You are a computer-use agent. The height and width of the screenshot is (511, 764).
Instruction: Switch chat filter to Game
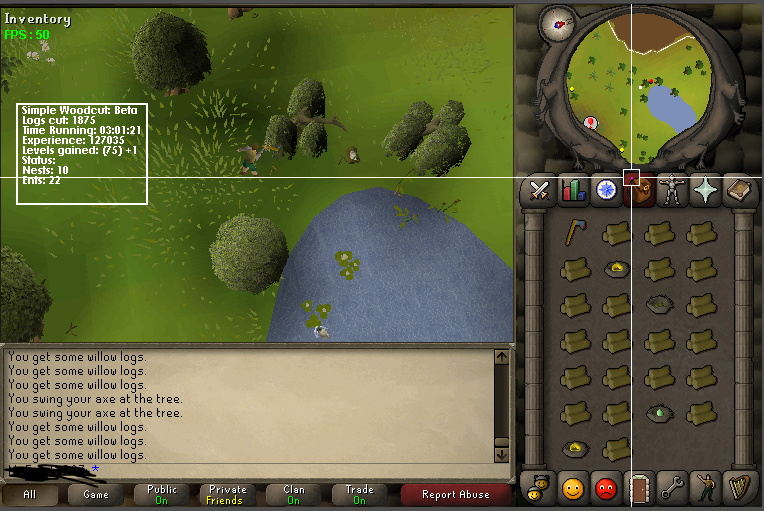click(96, 494)
